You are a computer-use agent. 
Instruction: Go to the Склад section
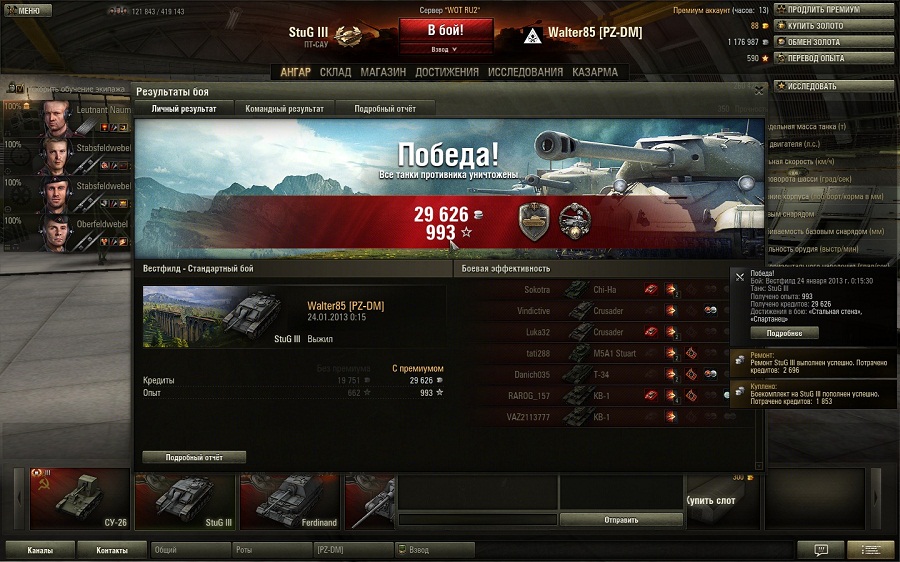coord(335,72)
